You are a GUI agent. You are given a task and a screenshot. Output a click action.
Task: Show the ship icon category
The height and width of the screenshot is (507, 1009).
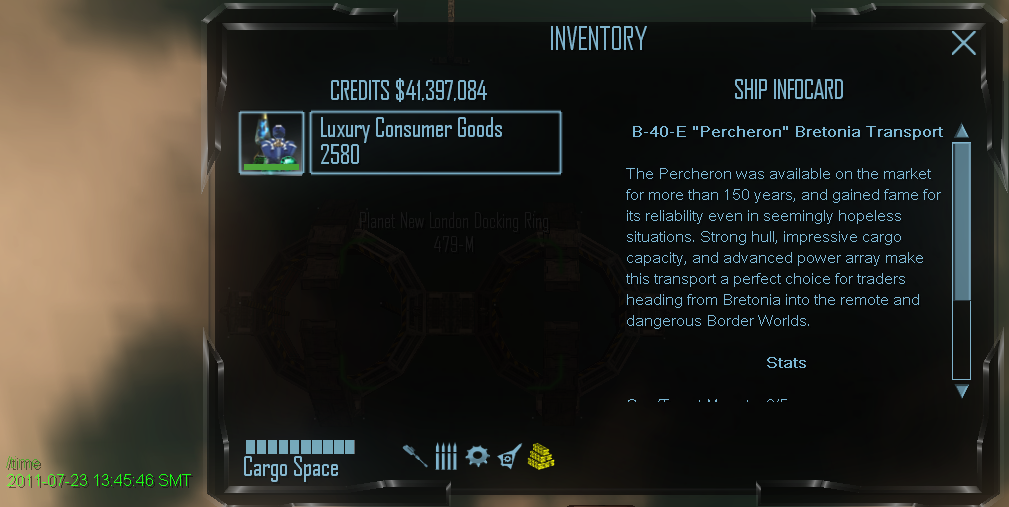point(509,457)
